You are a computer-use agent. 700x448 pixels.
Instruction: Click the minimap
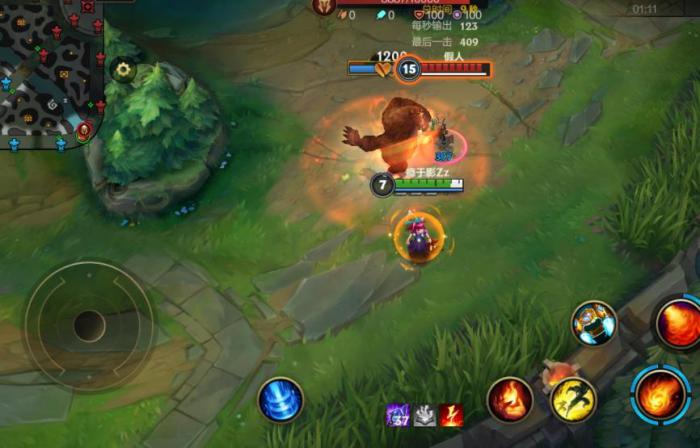(x=50, y=70)
